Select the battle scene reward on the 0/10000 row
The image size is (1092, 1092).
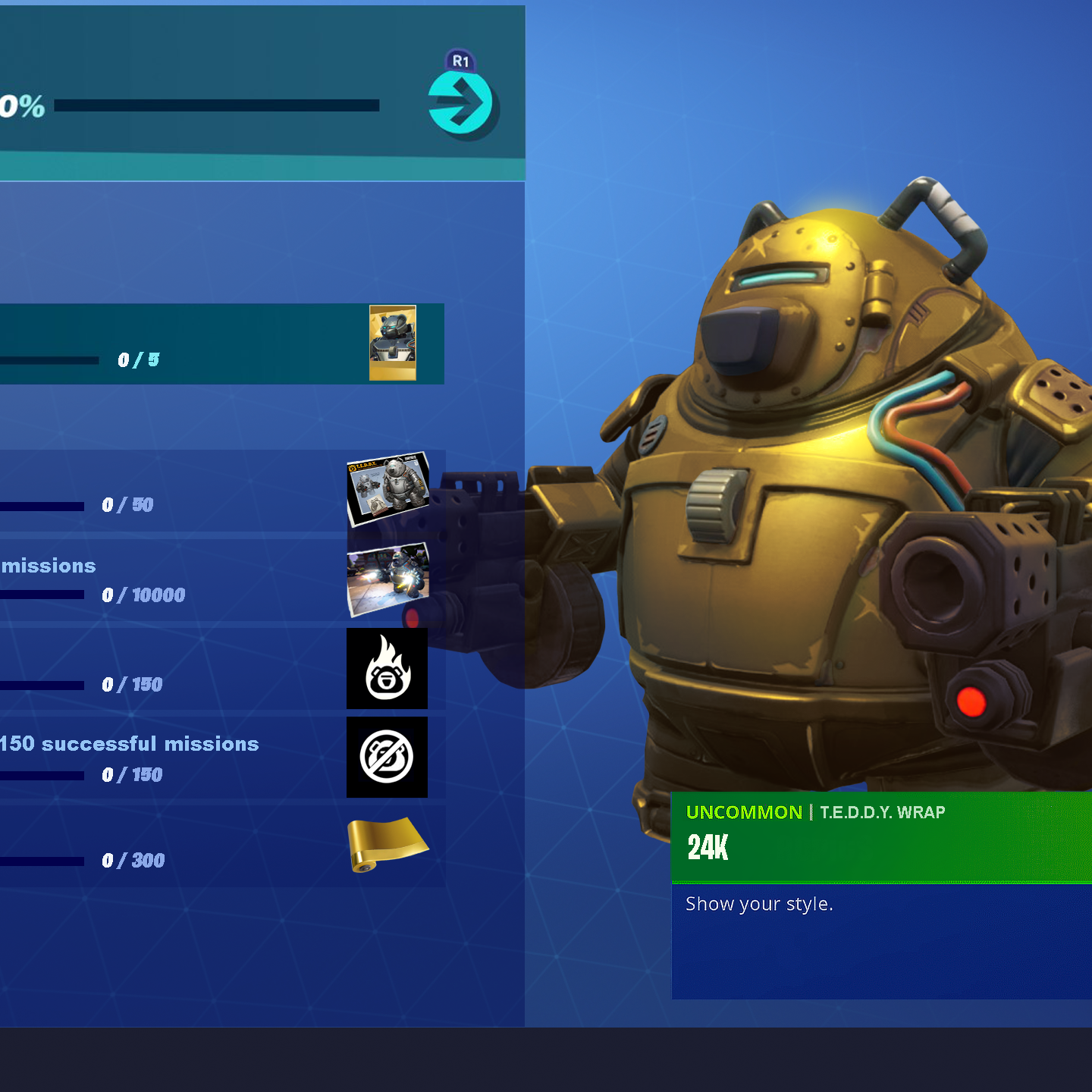[388, 579]
